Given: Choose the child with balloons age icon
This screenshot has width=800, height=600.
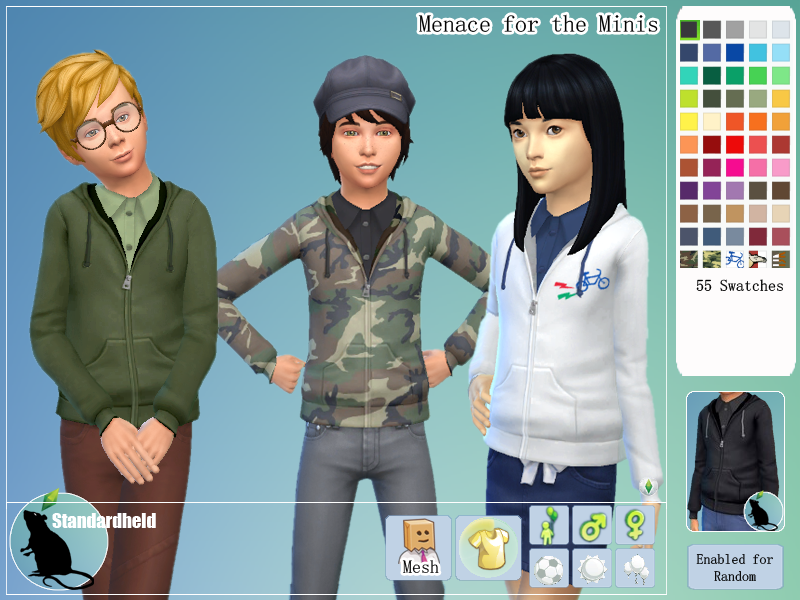Looking at the screenshot, I should [549, 525].
